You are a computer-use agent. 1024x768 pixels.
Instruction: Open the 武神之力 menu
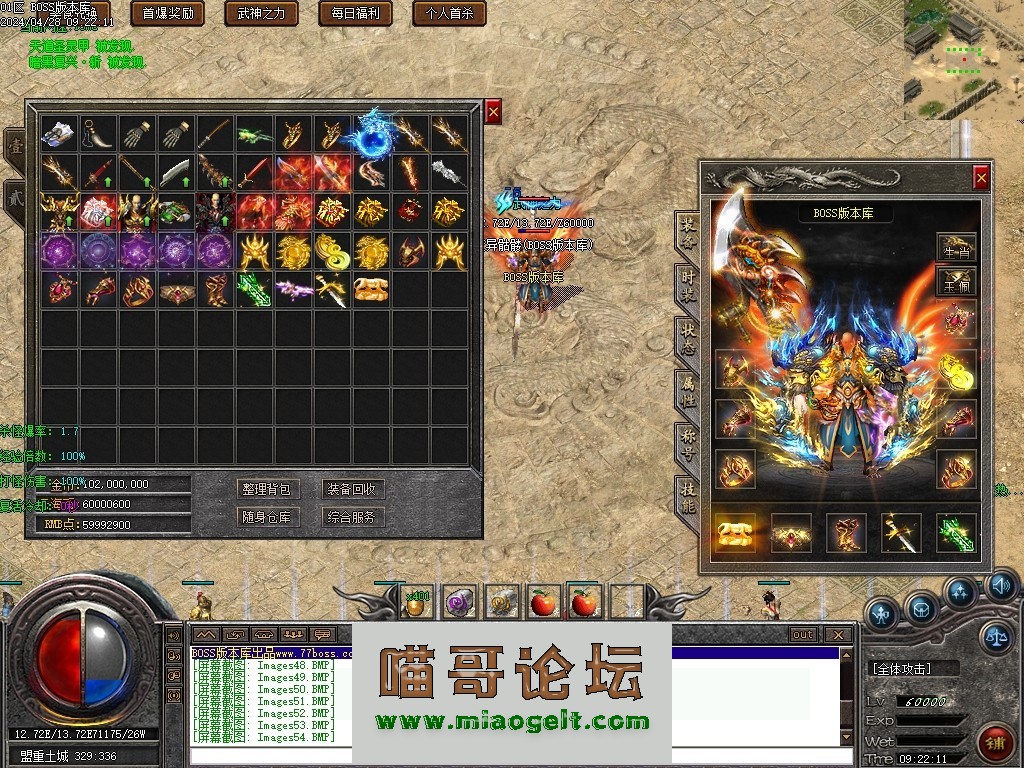[x=261, y=14]
